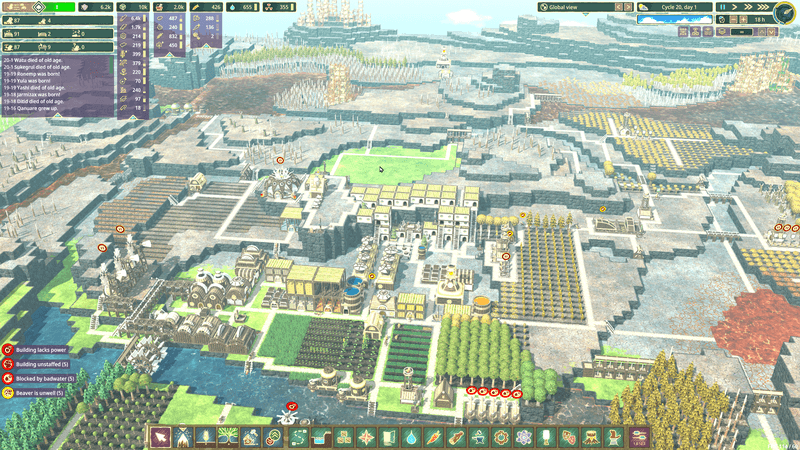Open the wood buildings log category

[x=457, y=437]
